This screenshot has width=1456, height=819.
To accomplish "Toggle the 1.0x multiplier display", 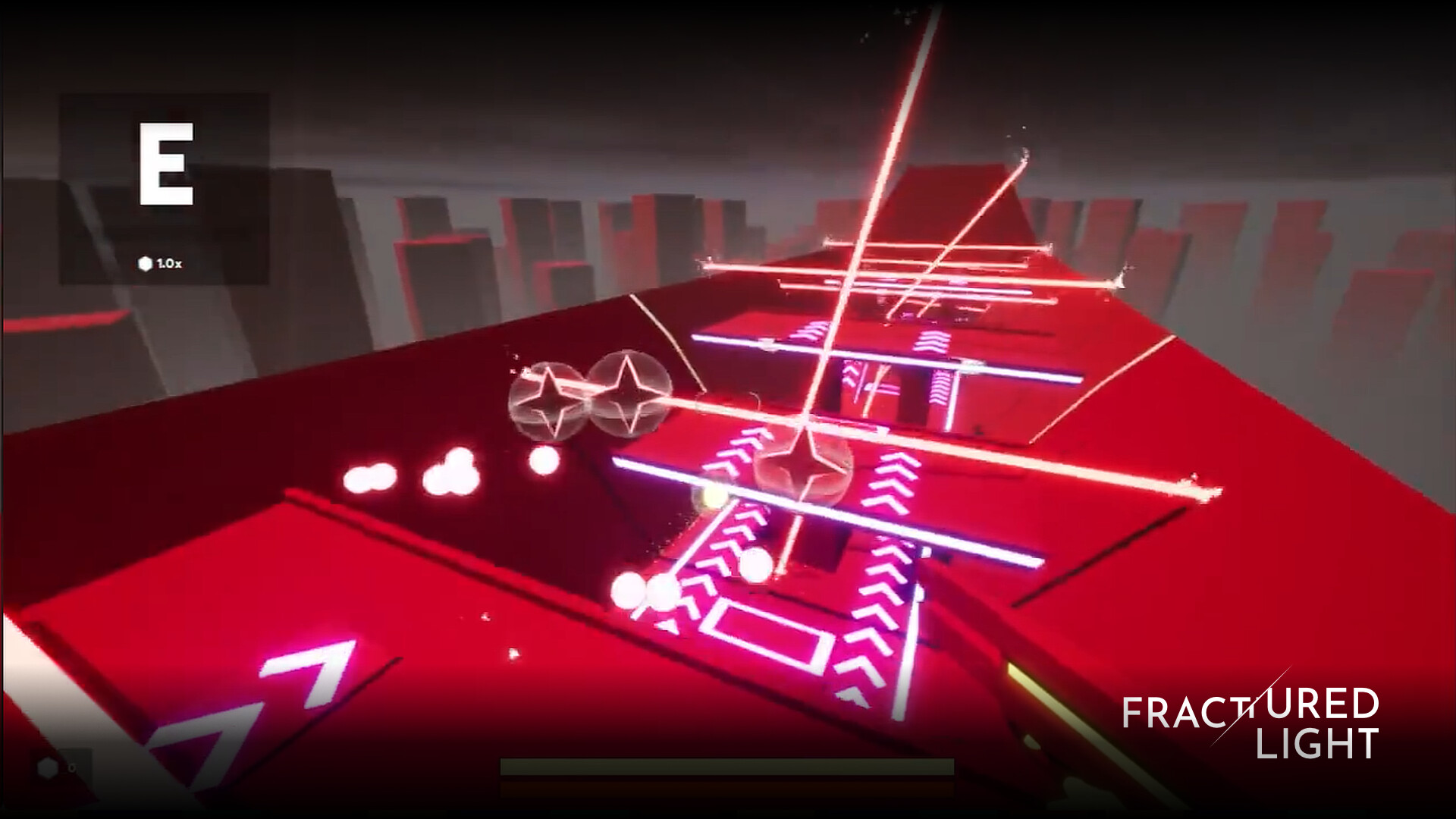I will [168, 262].
